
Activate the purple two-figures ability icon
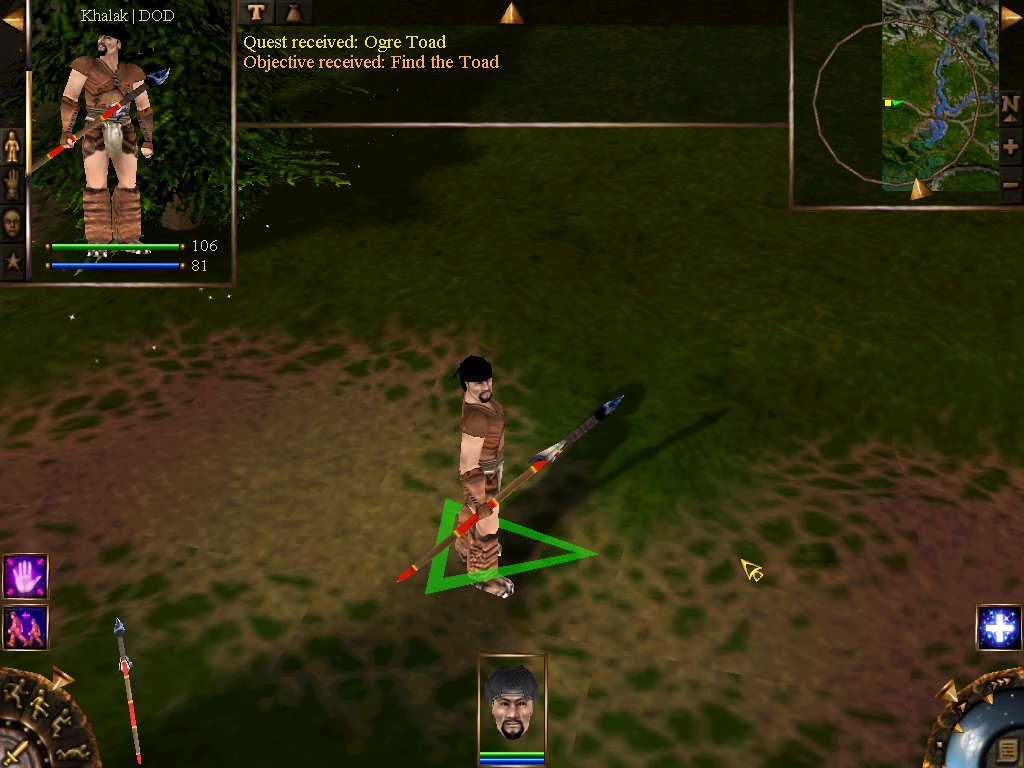point(25,627)
